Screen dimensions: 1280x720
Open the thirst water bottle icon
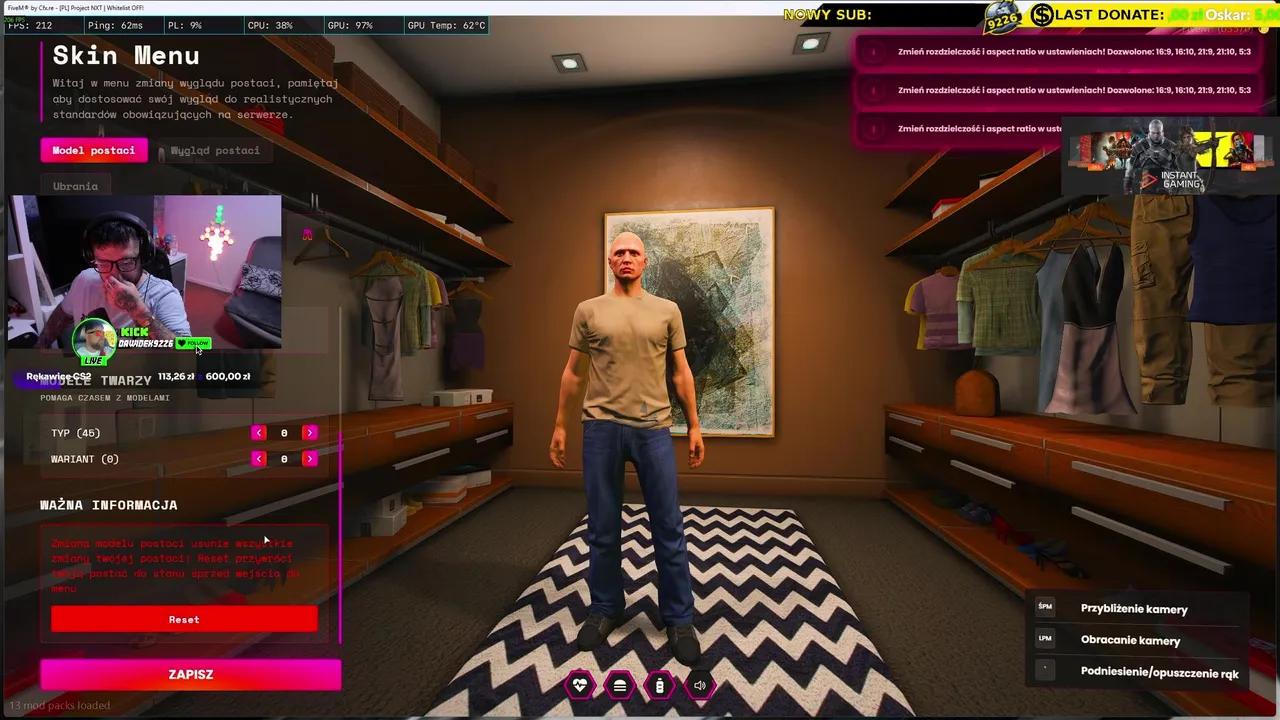click(x=660, y=685)
